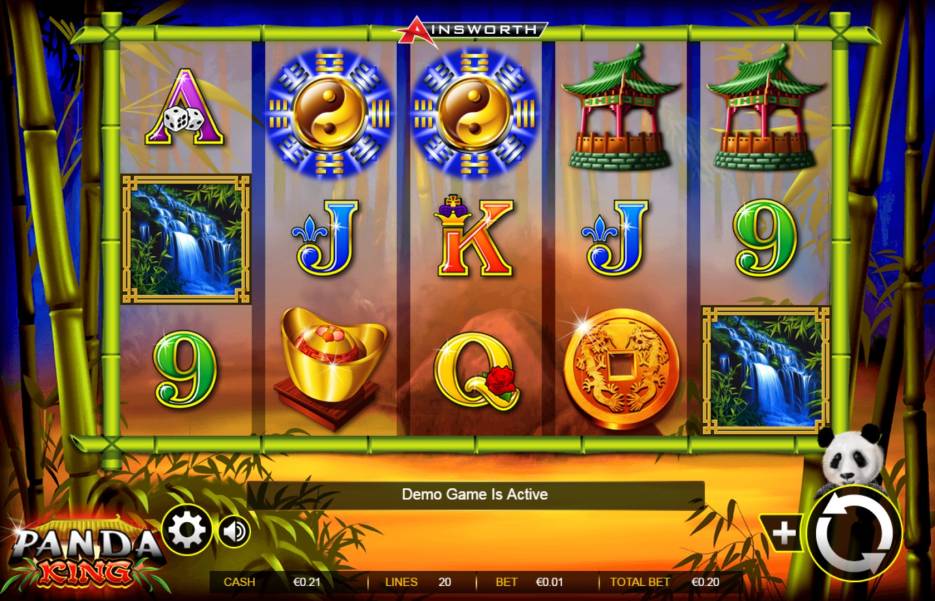935x601 pixels.
Task: Click the plus button beside spin
Action: point(783,533)
